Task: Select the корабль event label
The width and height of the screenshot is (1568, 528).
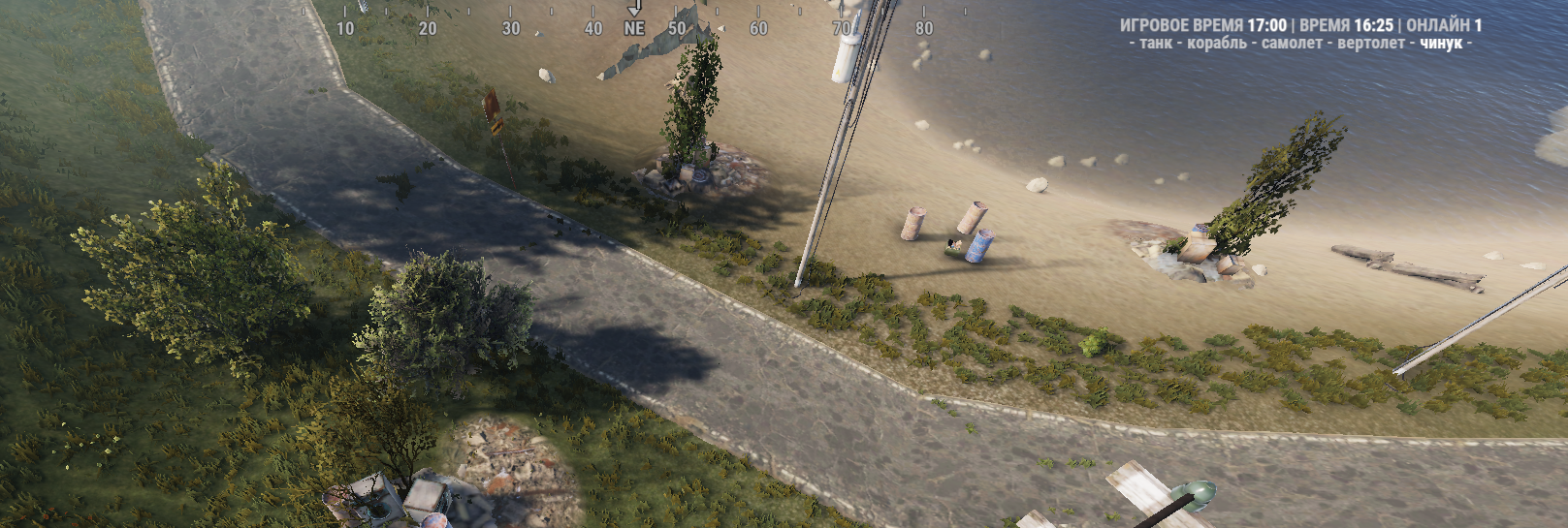Action: (x=1217, y=44)
